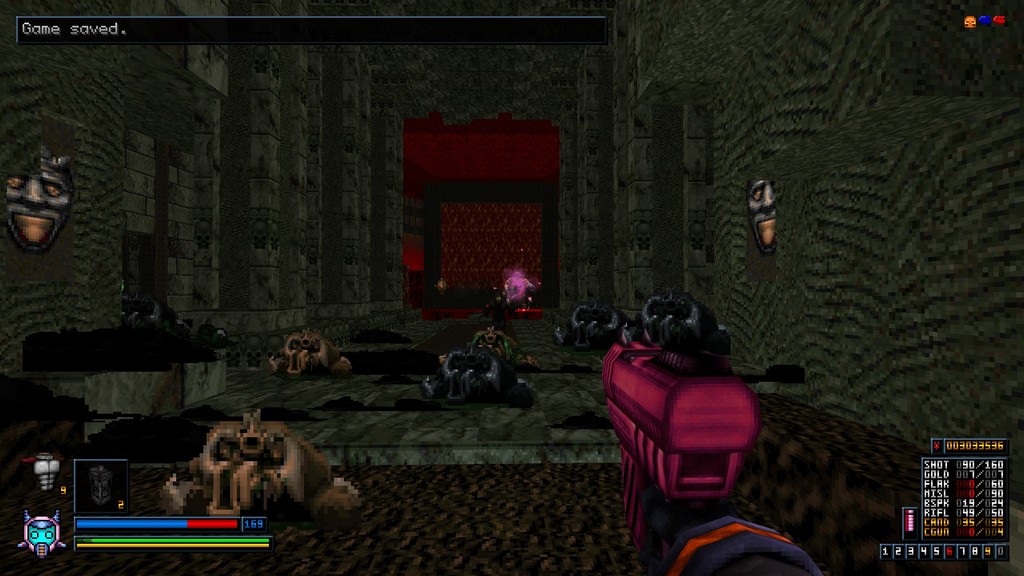This screenshot has width=1024, height=576.
Task: Select the red-highlighted weapon slot 6
Action: [950, 552]
